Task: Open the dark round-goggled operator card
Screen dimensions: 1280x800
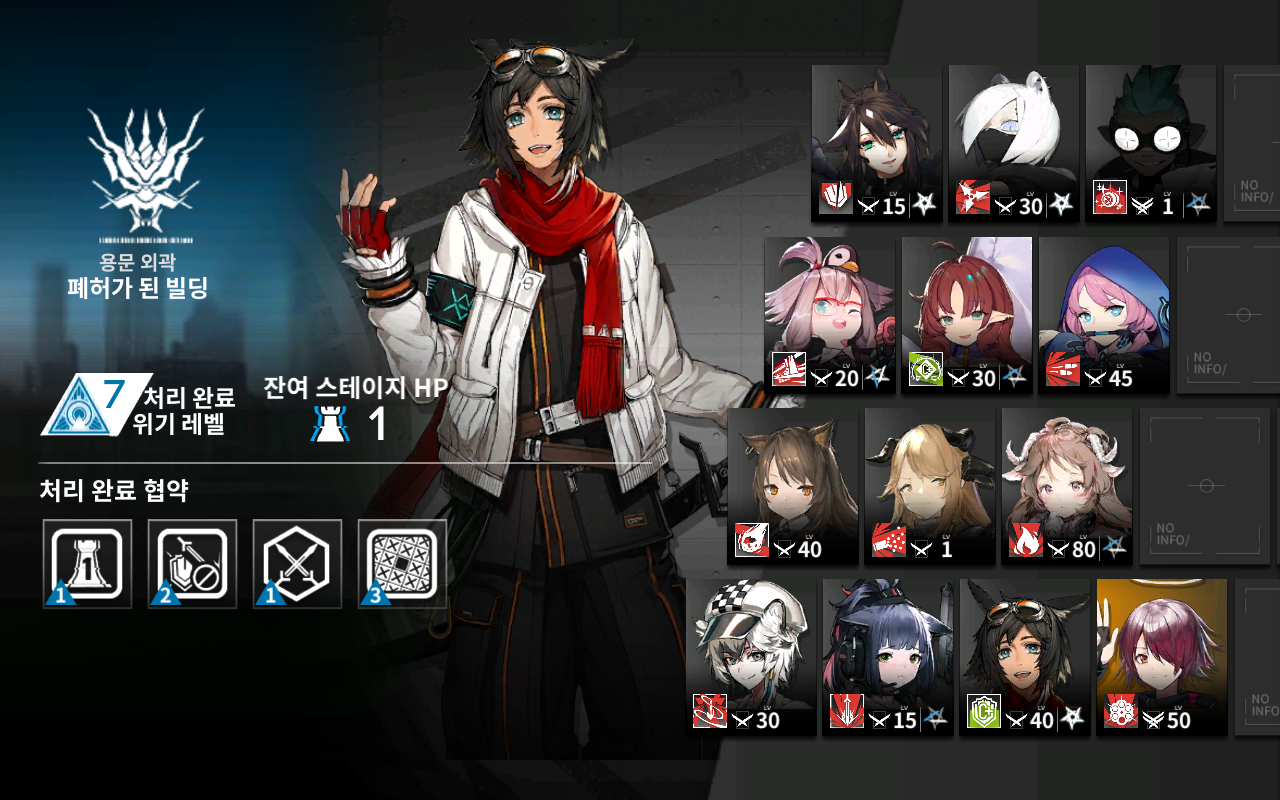Action: click(x=1150, y=142)
